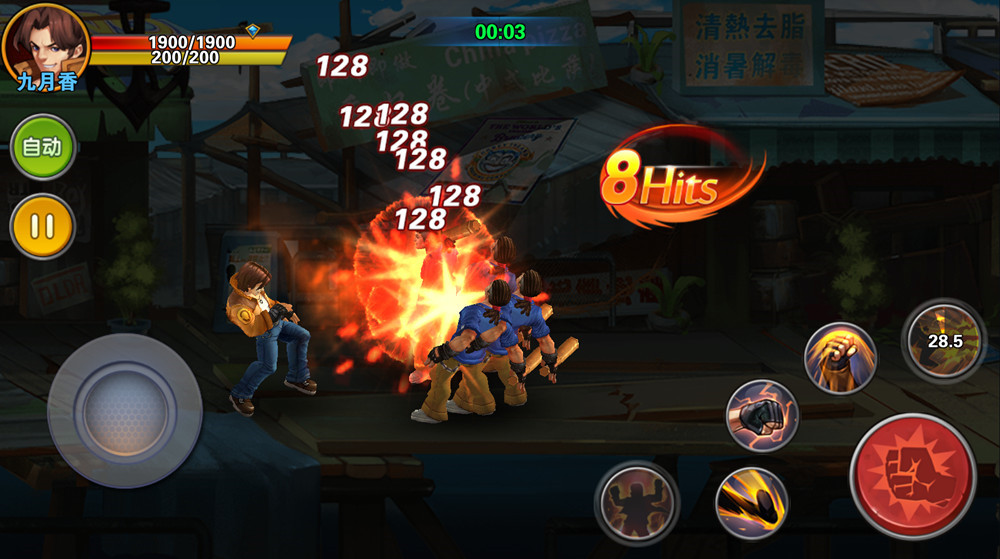Viewport: 1000px width, 559px height.
Task: Click the skill on 28.5 cooldown
Action: pyautogui.click(x=943, y=341)
